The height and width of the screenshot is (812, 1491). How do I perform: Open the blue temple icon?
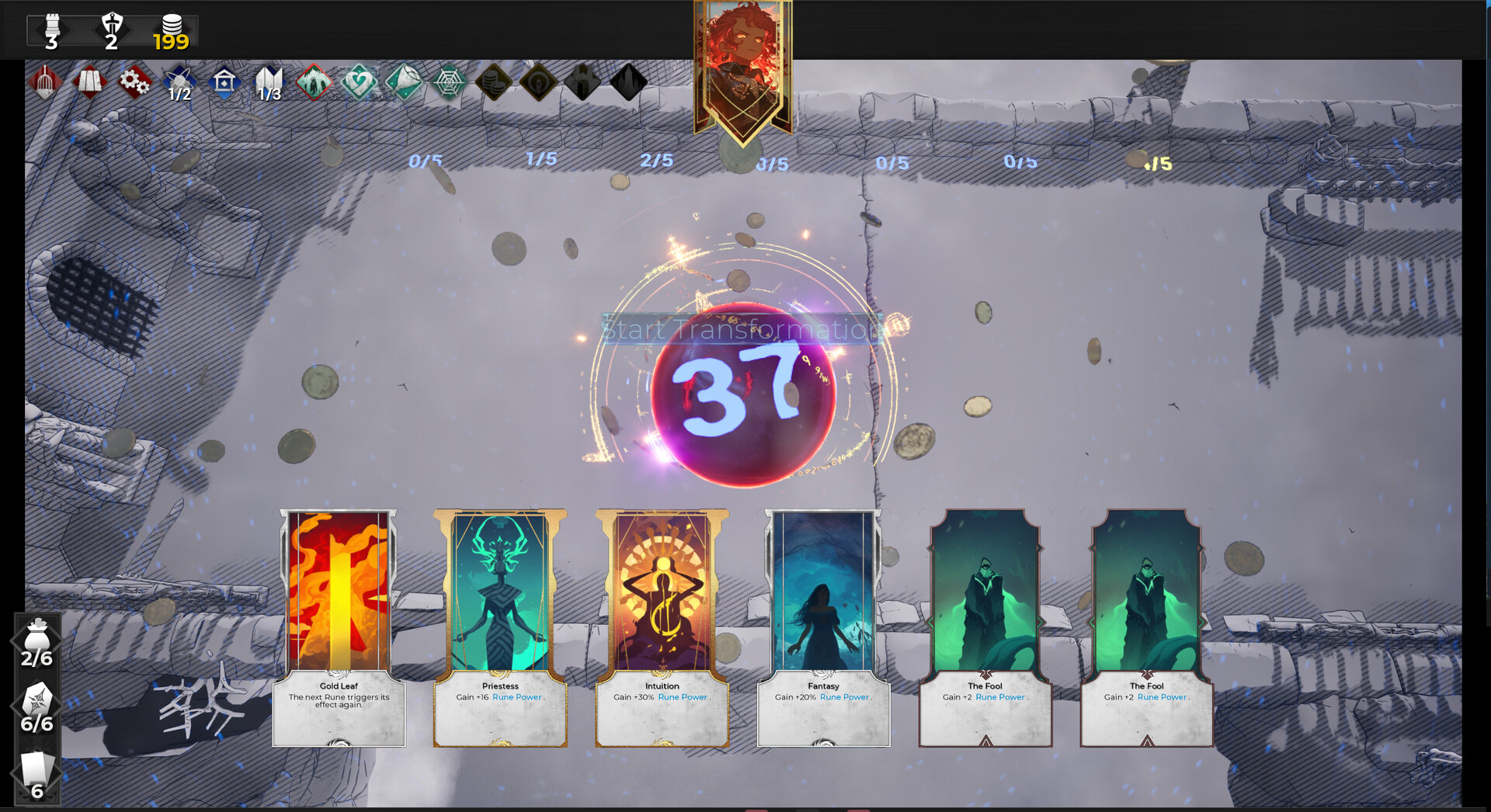tap(224, 82)
